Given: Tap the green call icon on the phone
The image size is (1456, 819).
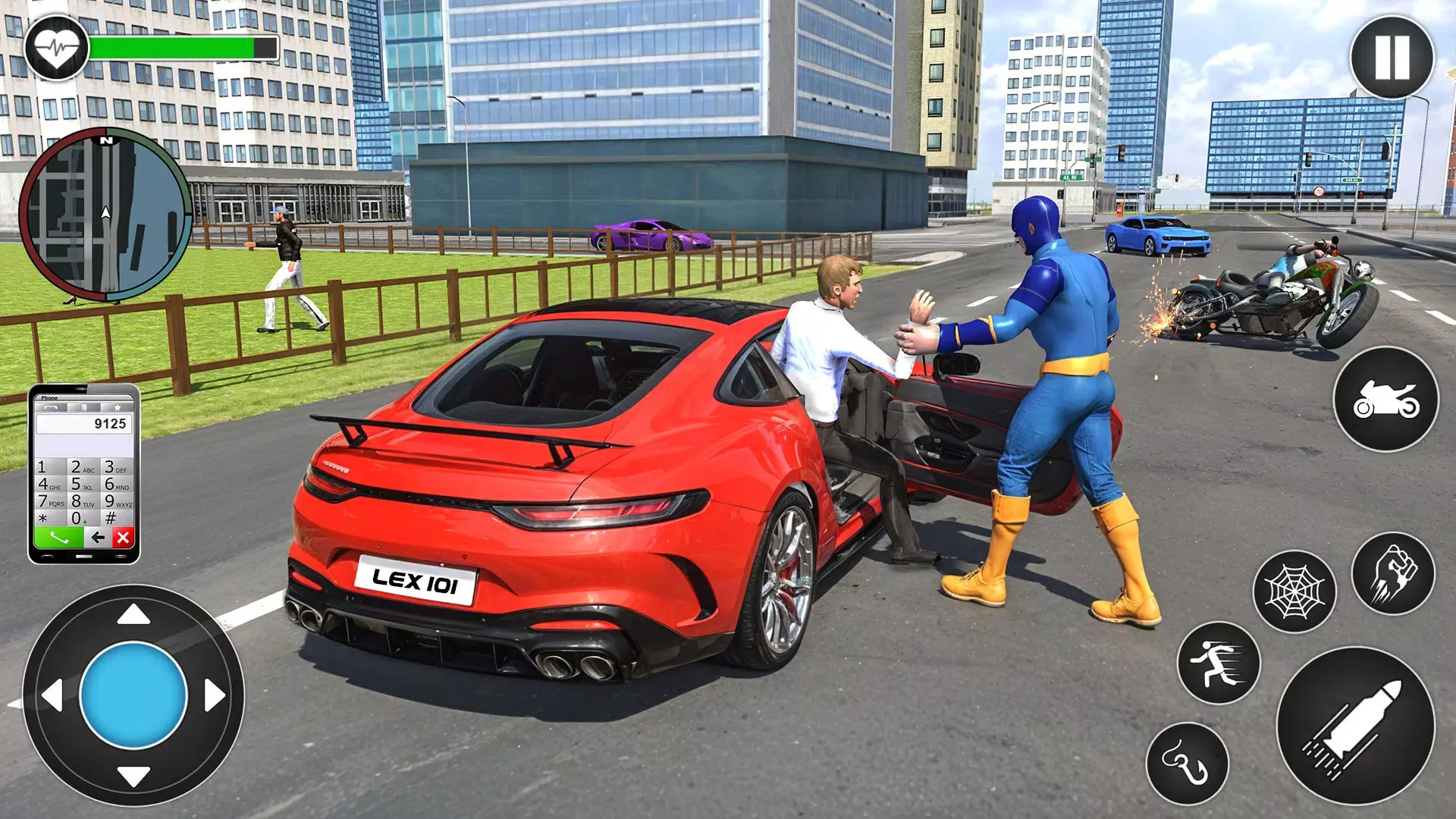Looking at the screenshot, I should pos(60,538).
